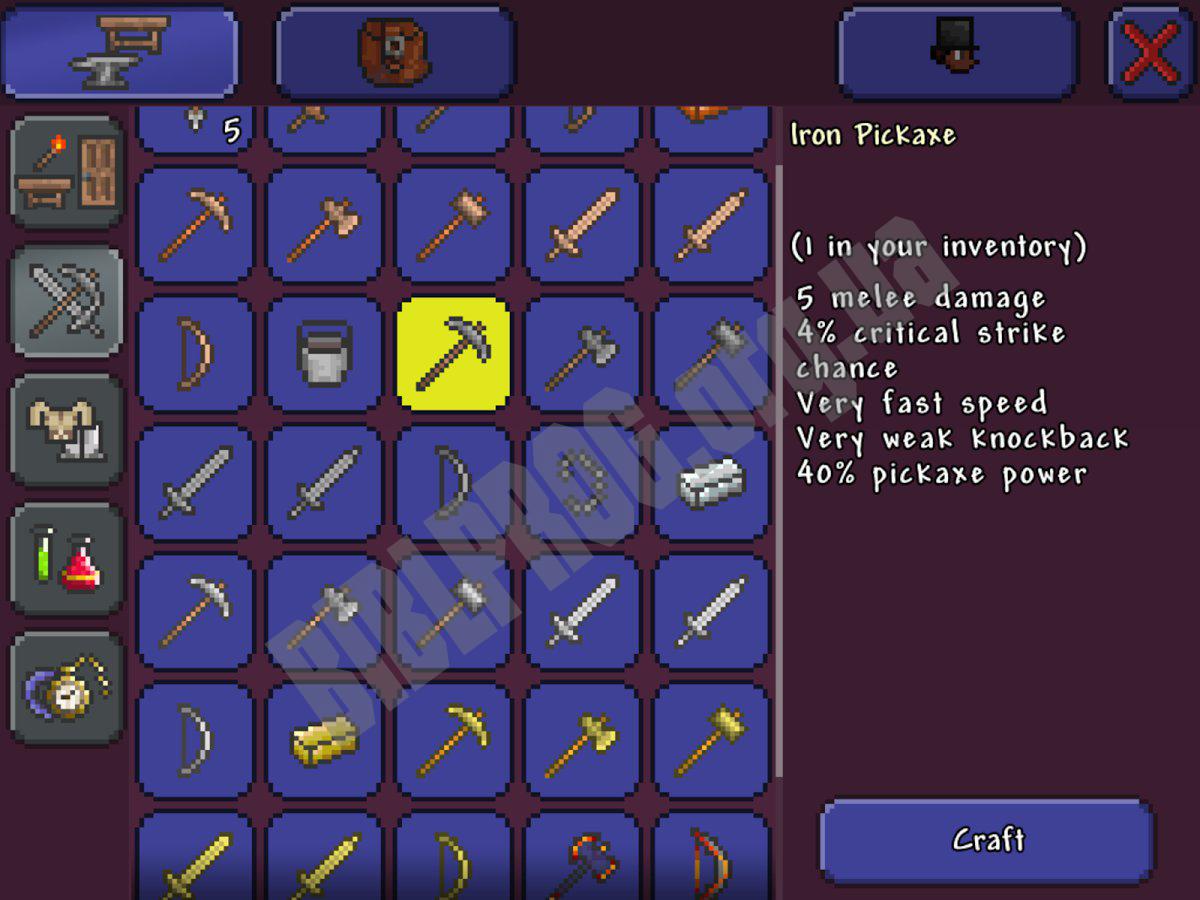Viewport: 1200px width, 900px height.
Task: Craft the selected Iron Pickaxe
Action: click(x=987, y=840)
